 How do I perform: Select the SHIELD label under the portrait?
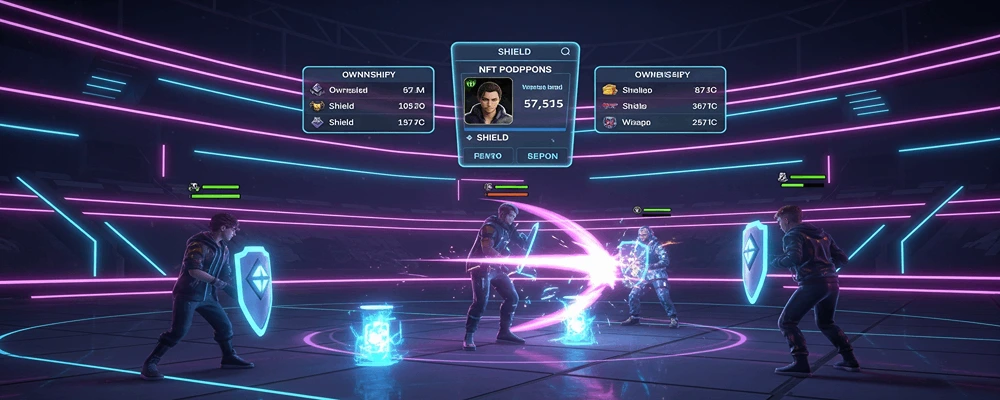click(492, 137)
